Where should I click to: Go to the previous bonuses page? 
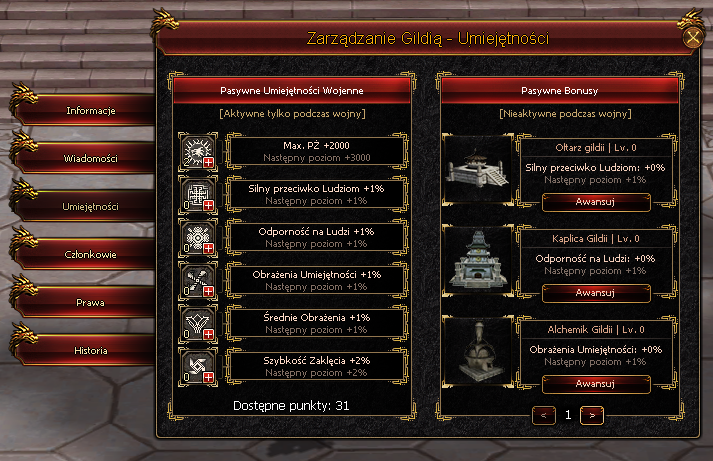pyautogui.click(x=544, y=413)
